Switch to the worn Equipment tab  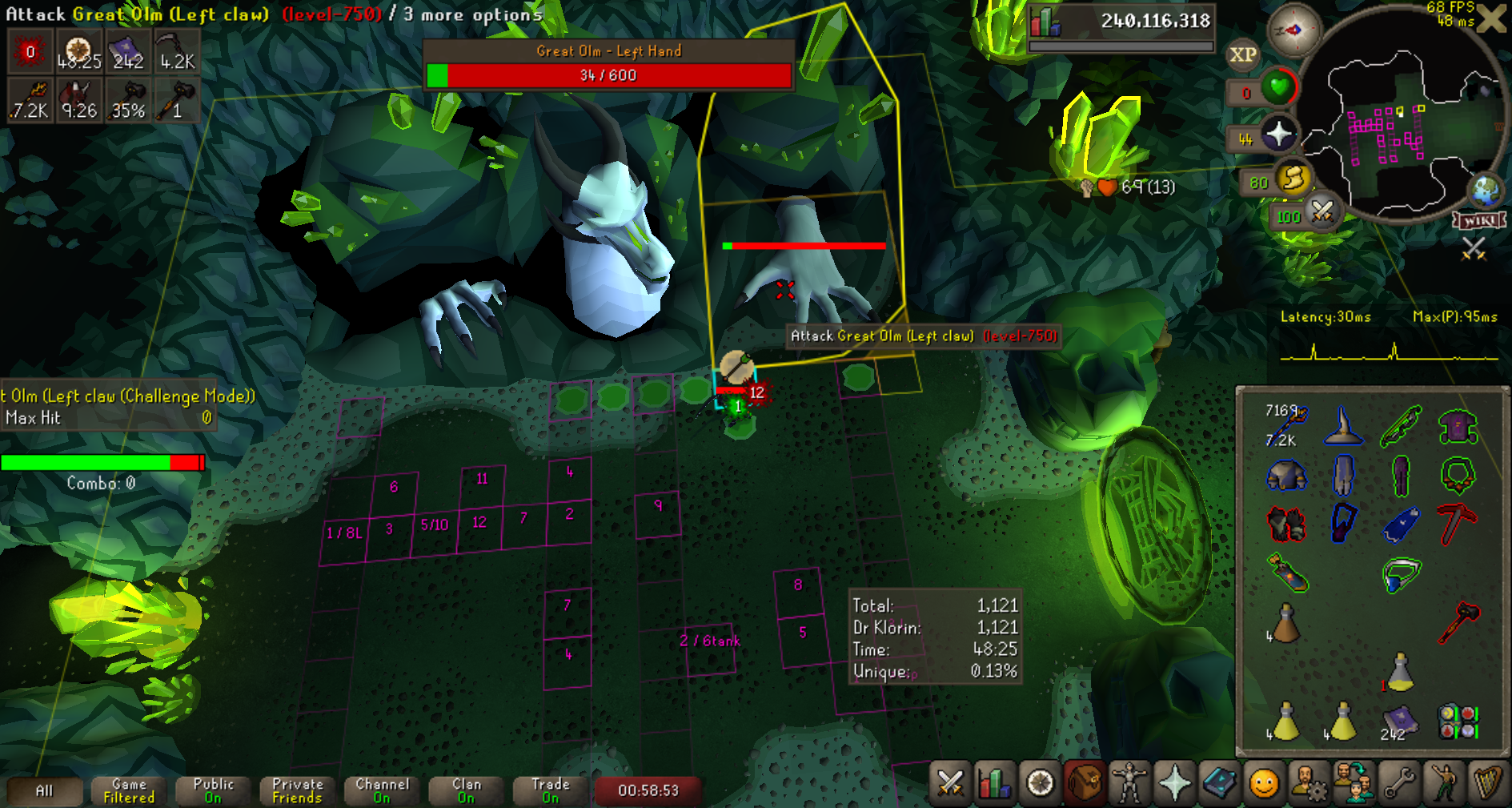(1129, 782)
